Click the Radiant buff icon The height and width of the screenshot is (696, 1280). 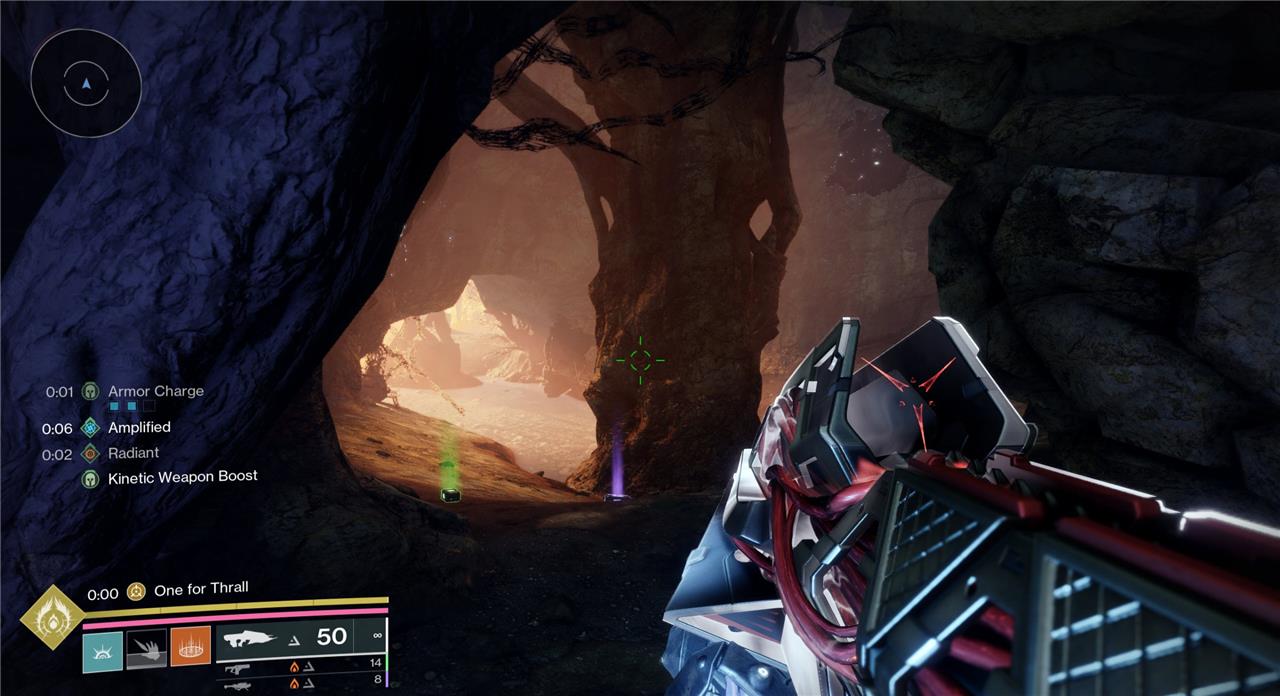pos(90,454)
